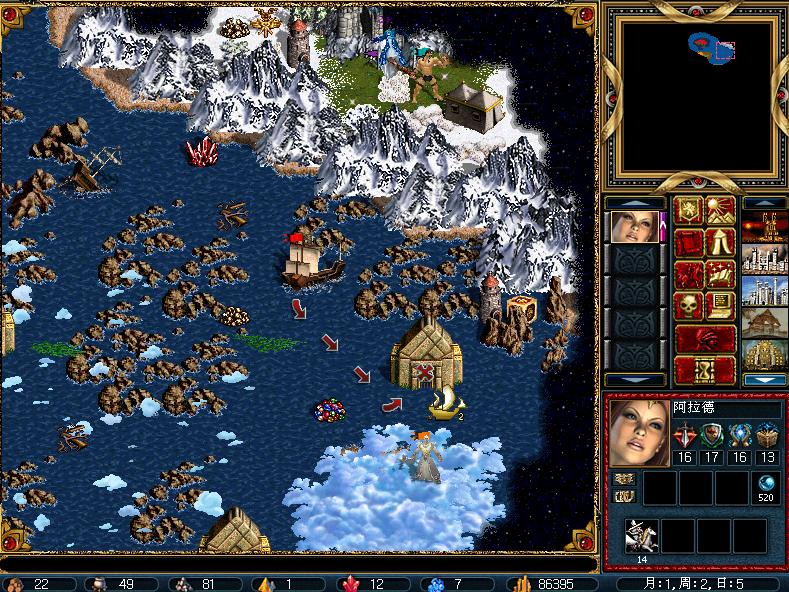Open adventure options skull button
Screen dimensions: 789x592
click(x=689, y=305)
